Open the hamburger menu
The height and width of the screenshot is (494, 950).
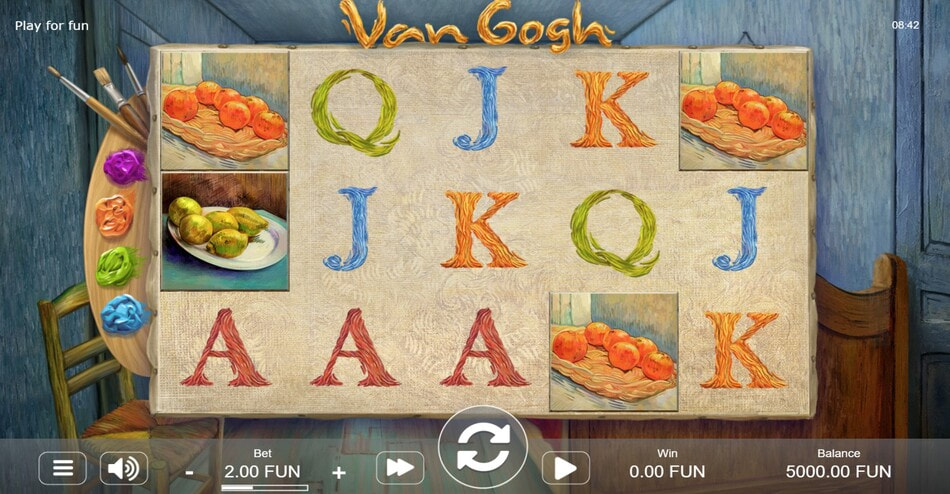(x=62, y=468)
